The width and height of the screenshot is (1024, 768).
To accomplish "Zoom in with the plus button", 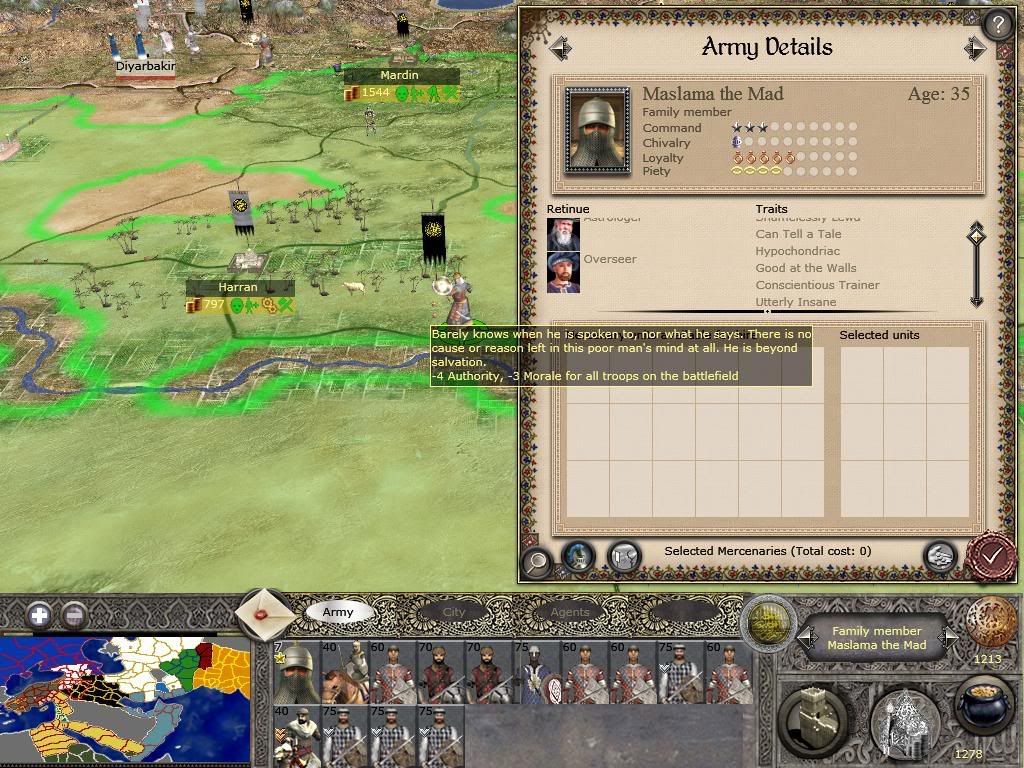I will point(39,615).
